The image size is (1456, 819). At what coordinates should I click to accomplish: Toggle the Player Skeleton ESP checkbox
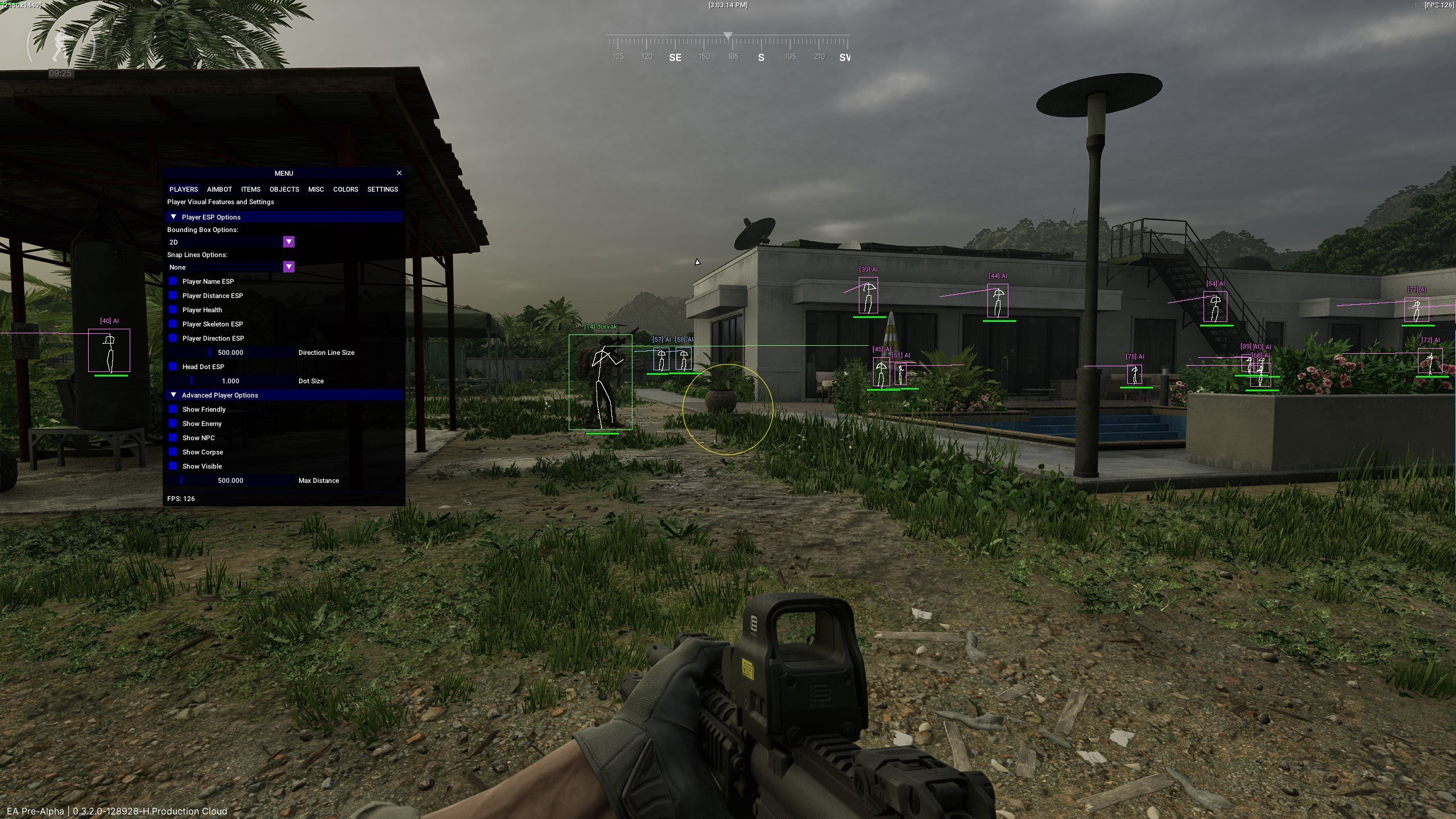(173, 324)
